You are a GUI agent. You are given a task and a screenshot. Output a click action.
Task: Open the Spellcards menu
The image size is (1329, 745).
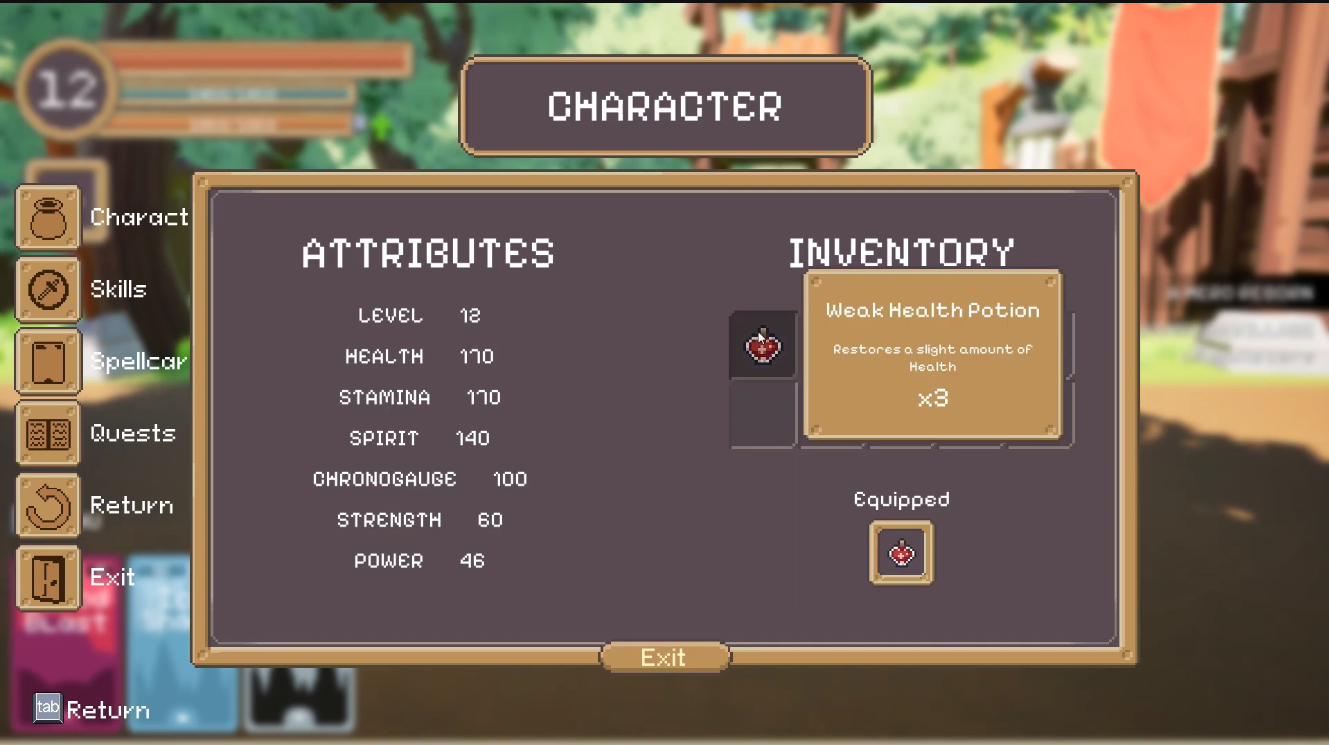(x=48, y=361)
